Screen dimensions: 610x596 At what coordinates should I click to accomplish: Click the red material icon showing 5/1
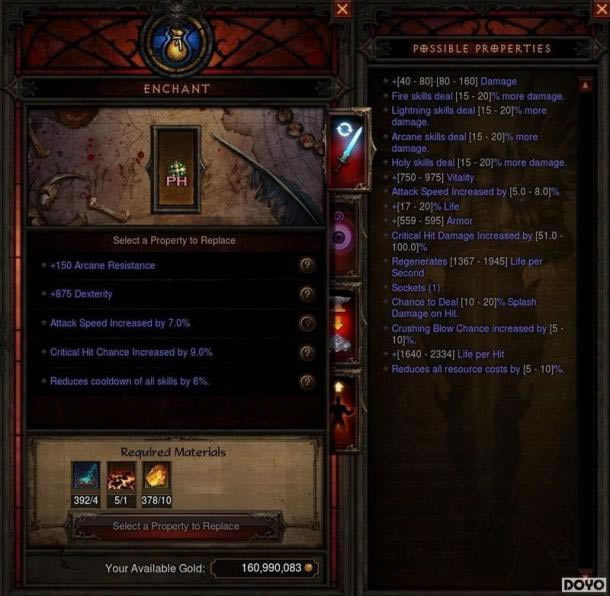point(121,476)
